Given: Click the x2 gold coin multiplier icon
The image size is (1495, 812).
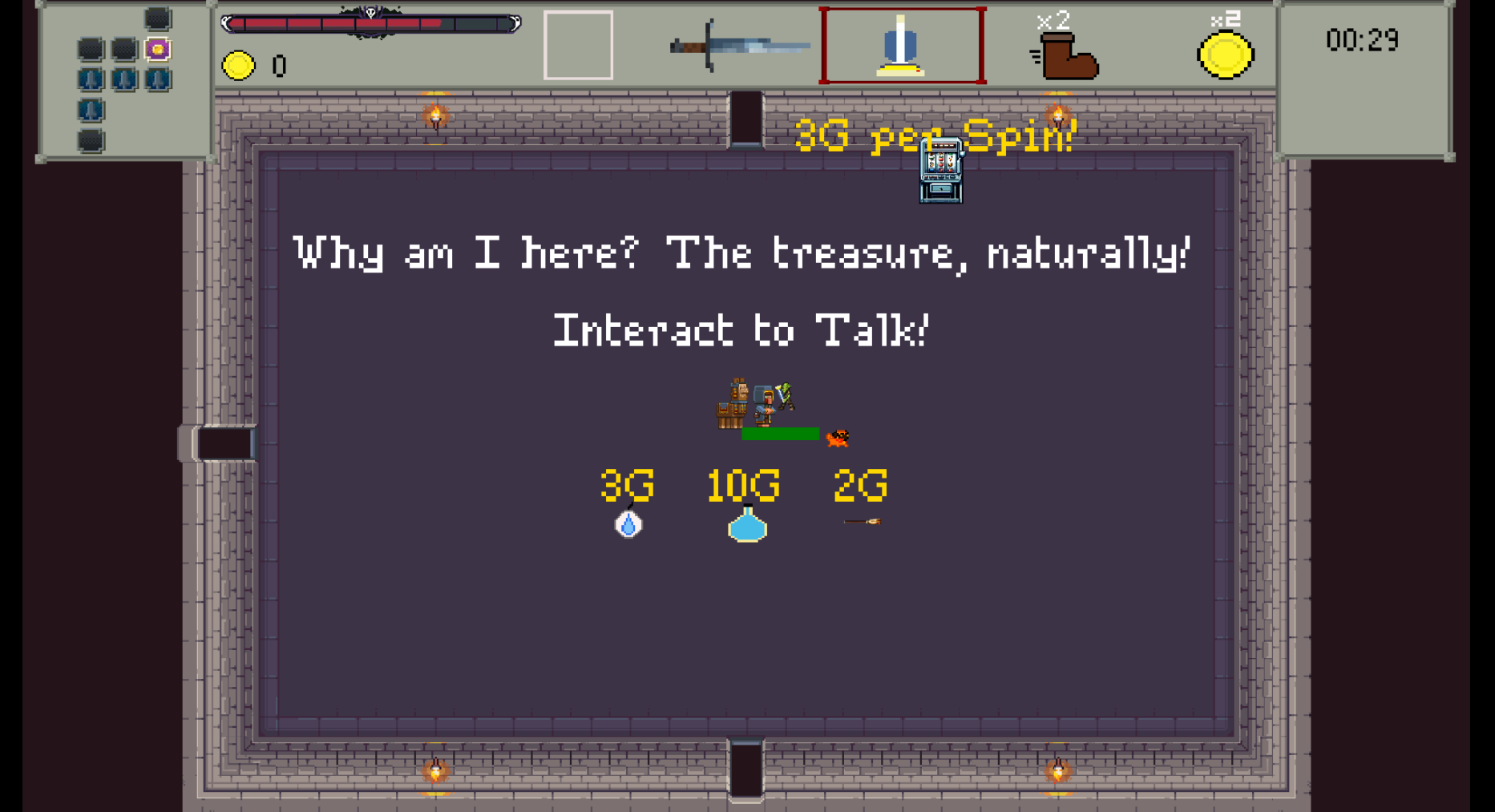Looking at the screenshot, I should (1225, 53).
